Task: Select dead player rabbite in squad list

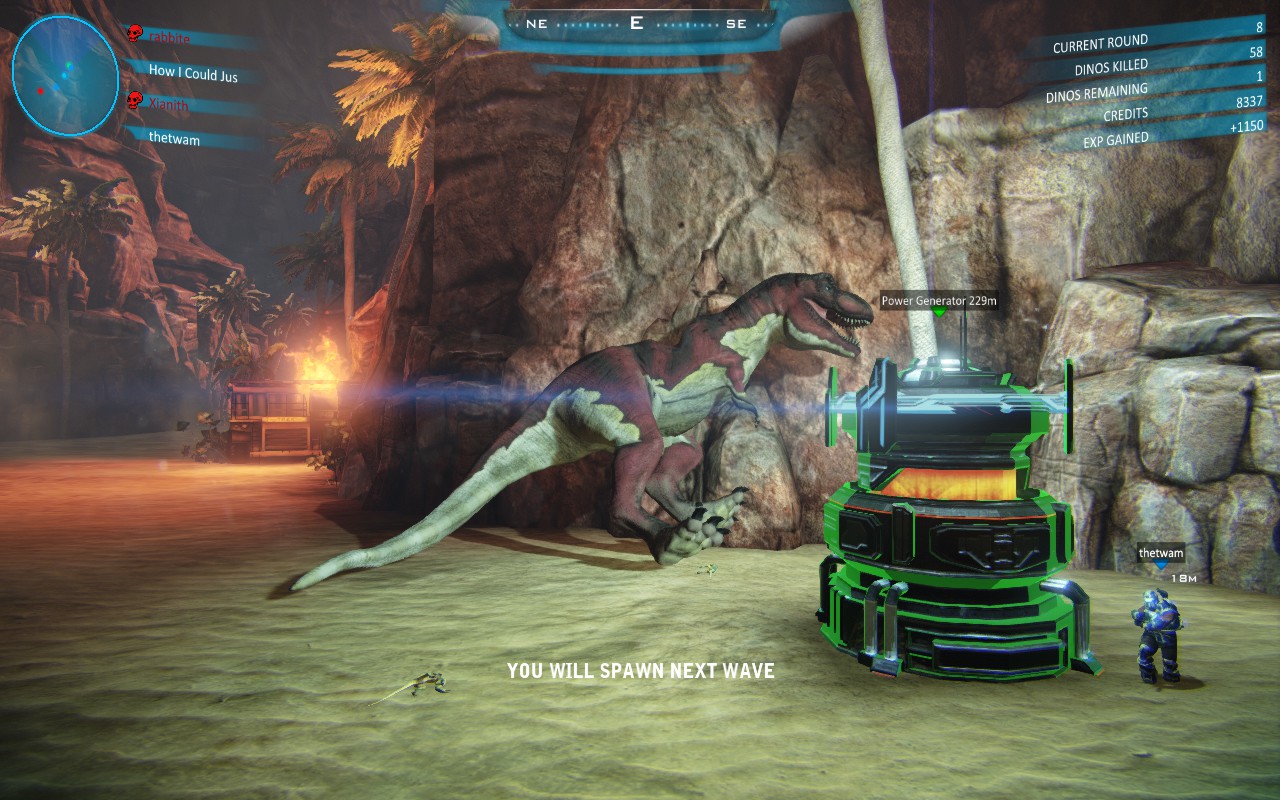Action: pyautogui.click(x=168, y=37)
